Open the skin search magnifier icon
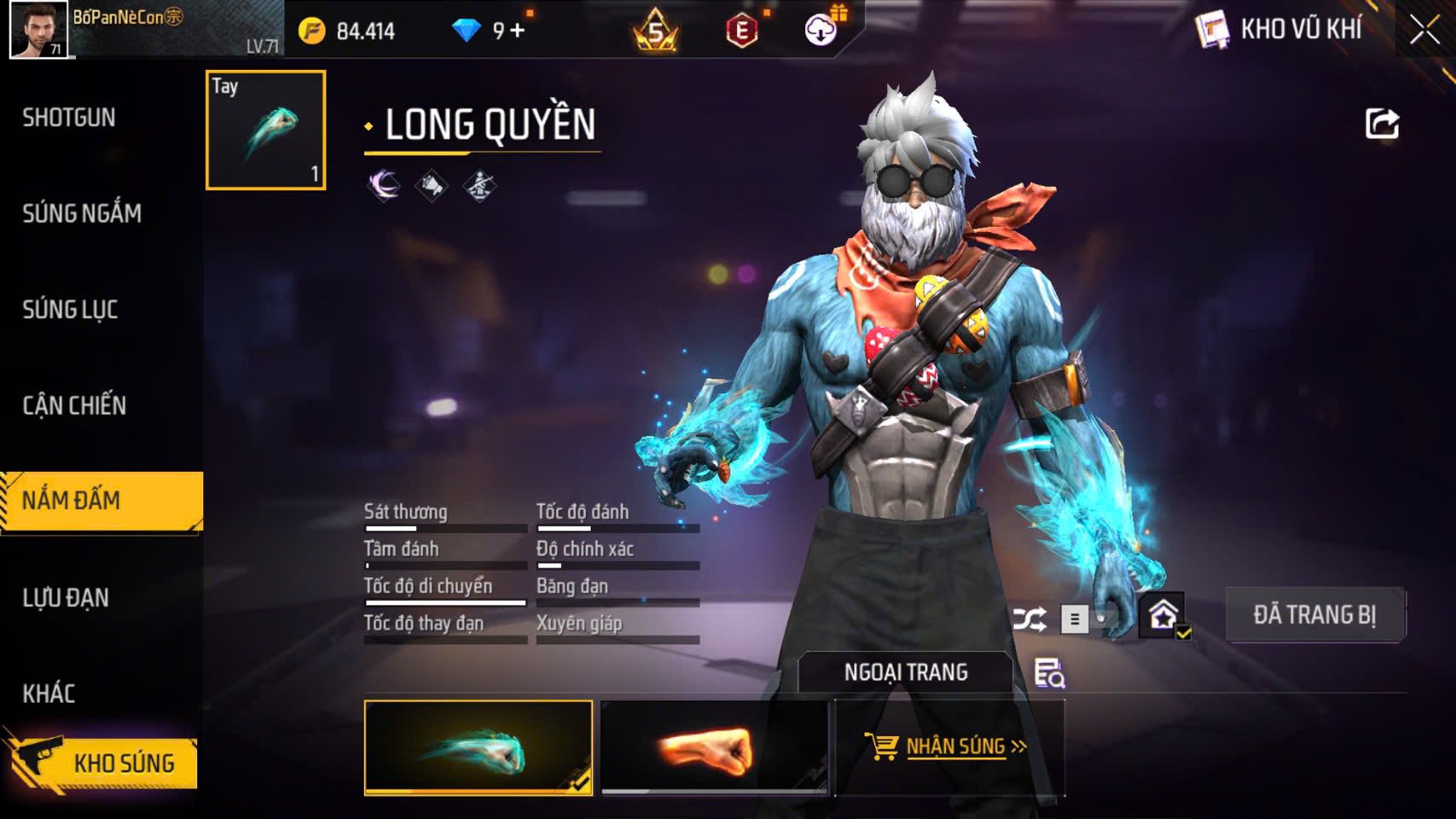Screen dimensions: 1456x819 [x=1049, y=673]
